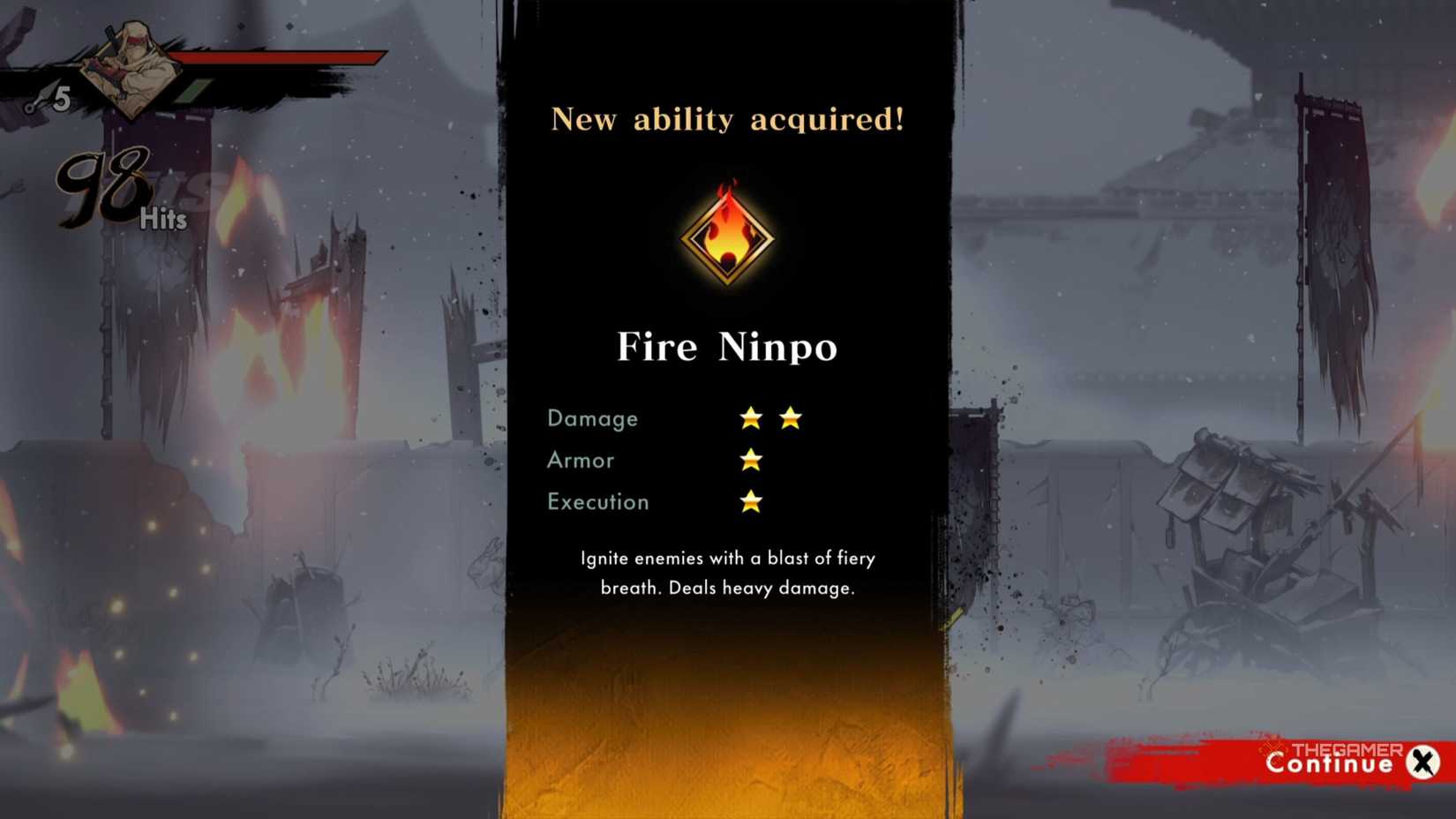Select the Armor rating star
The width and height of the screenshot is (1456, 819).
point(751,460)
